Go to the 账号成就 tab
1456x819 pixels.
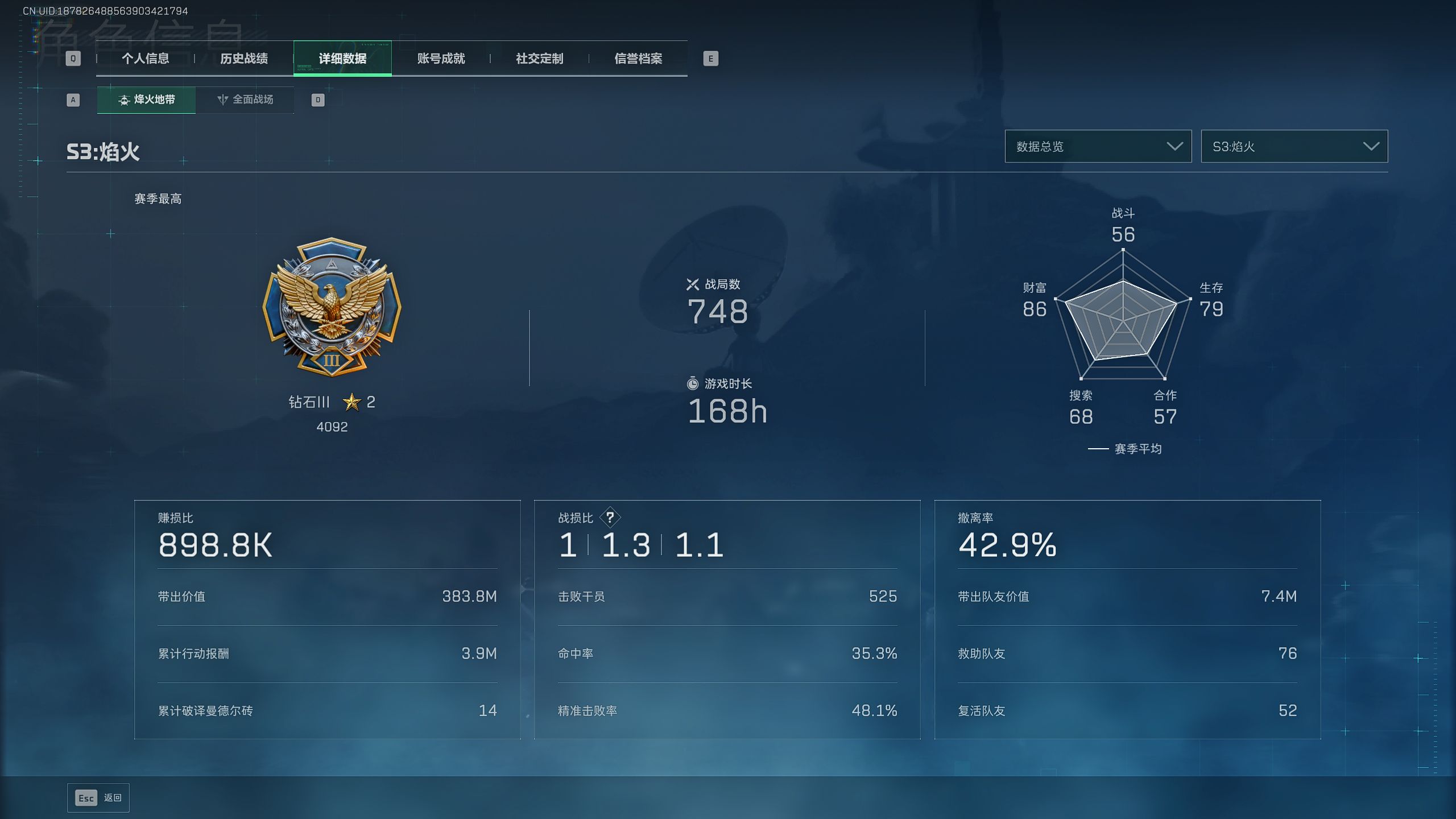(x=441, y=59)
